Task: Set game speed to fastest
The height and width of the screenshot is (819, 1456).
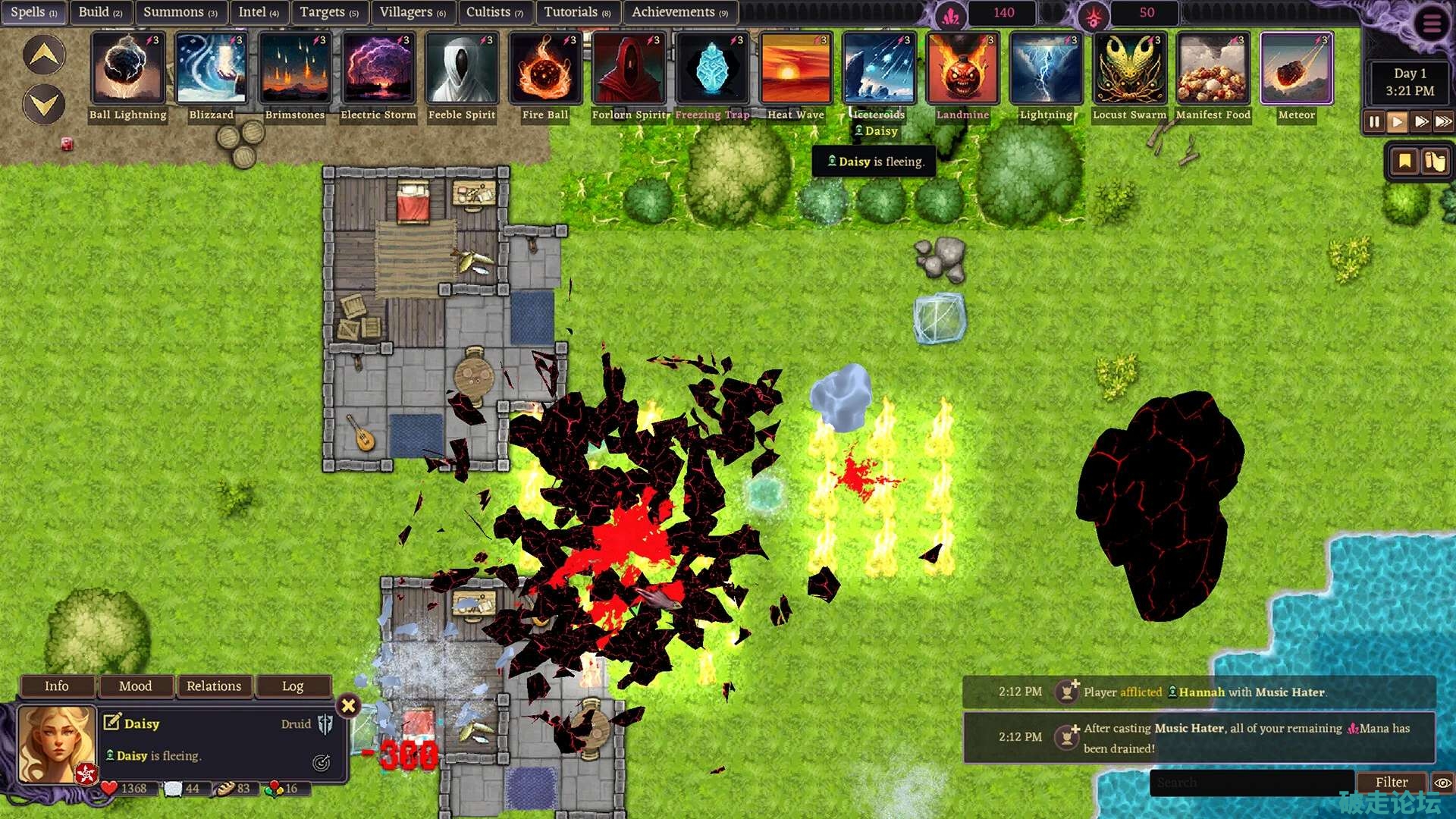Action: point(1443,121)
